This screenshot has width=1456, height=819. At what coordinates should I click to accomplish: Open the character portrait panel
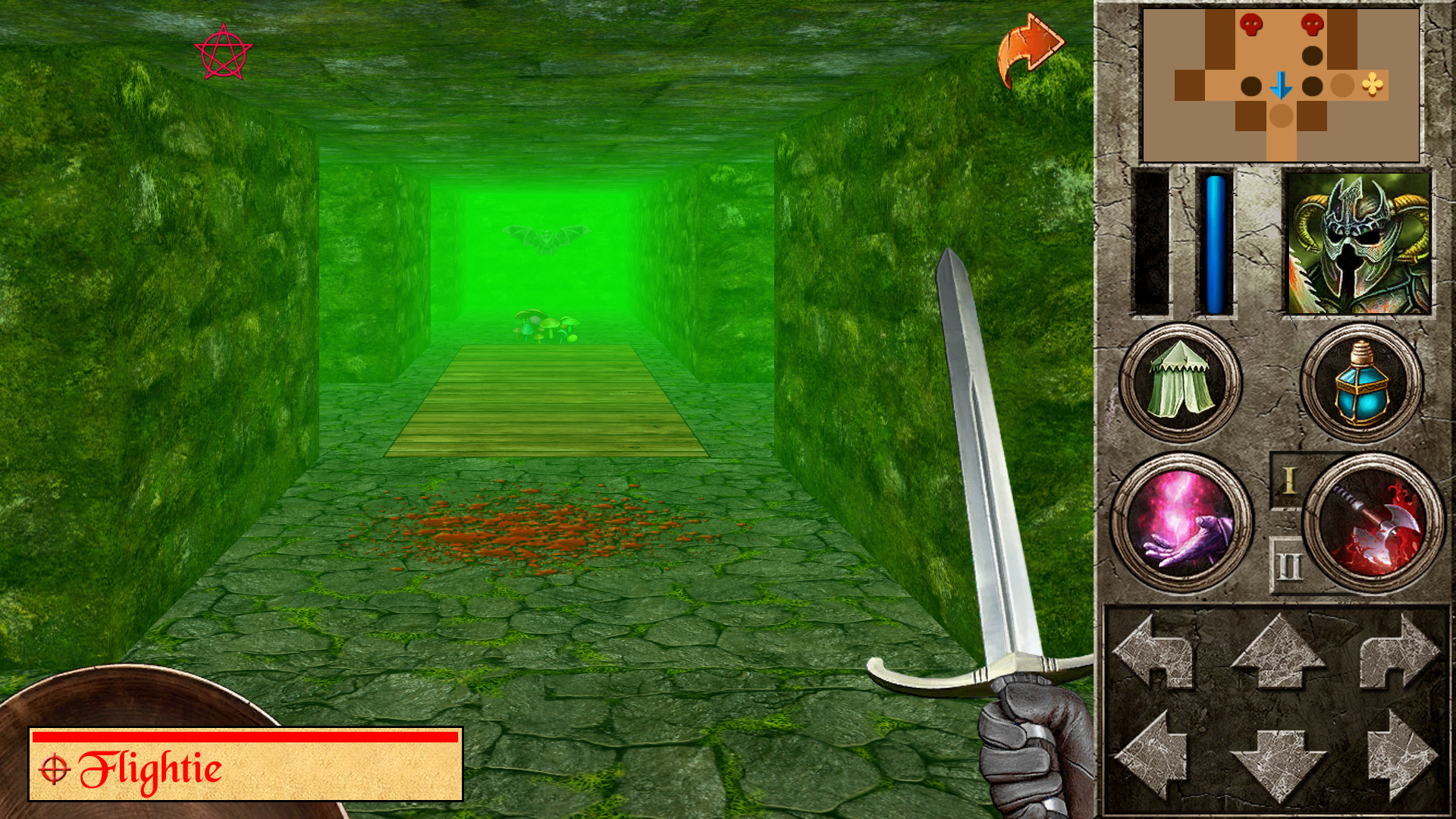tap(1360, 243)
